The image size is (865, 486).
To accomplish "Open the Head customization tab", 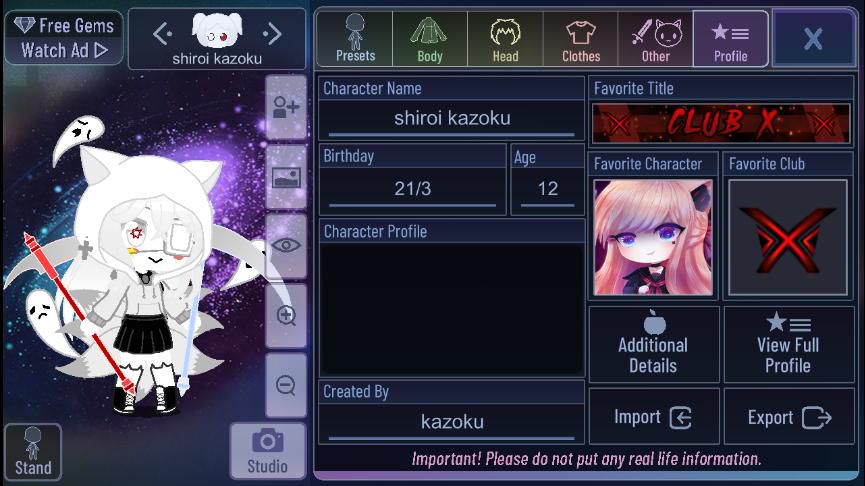I will (x=505, y=39).
